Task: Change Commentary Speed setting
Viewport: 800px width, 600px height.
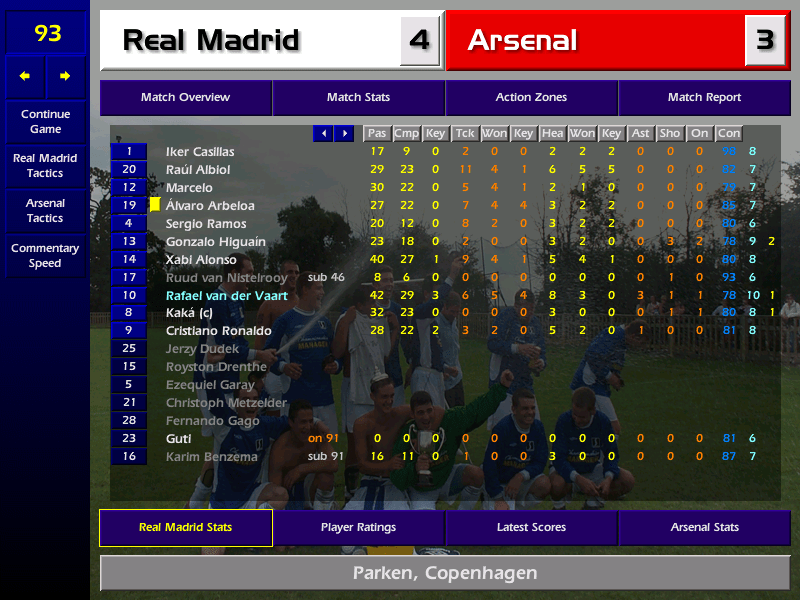Action: tap(45, 256)
